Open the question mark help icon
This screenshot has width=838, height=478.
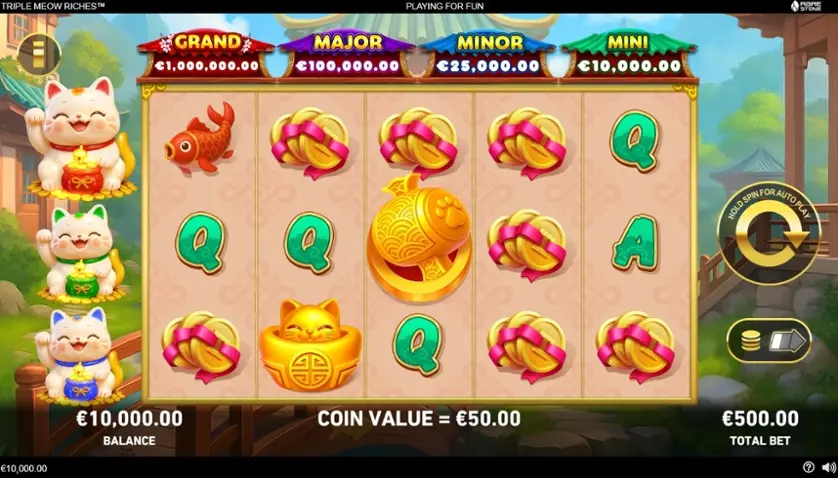click(808, 468)
